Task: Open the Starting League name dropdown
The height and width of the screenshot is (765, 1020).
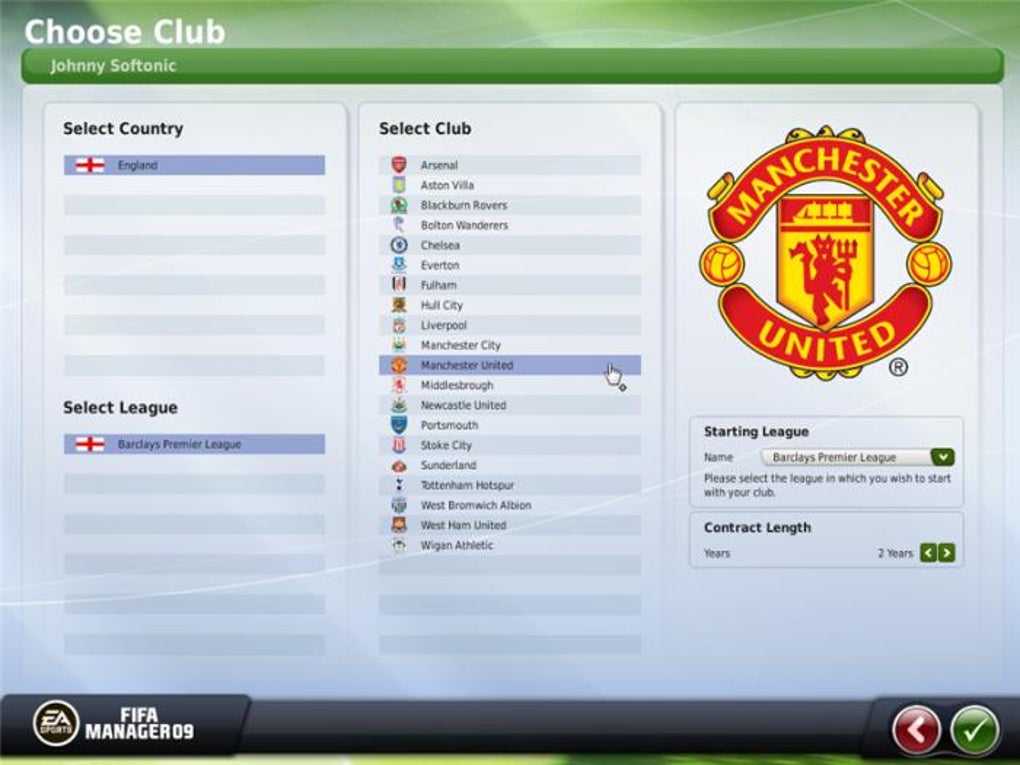Action: [x=942, y=457]
